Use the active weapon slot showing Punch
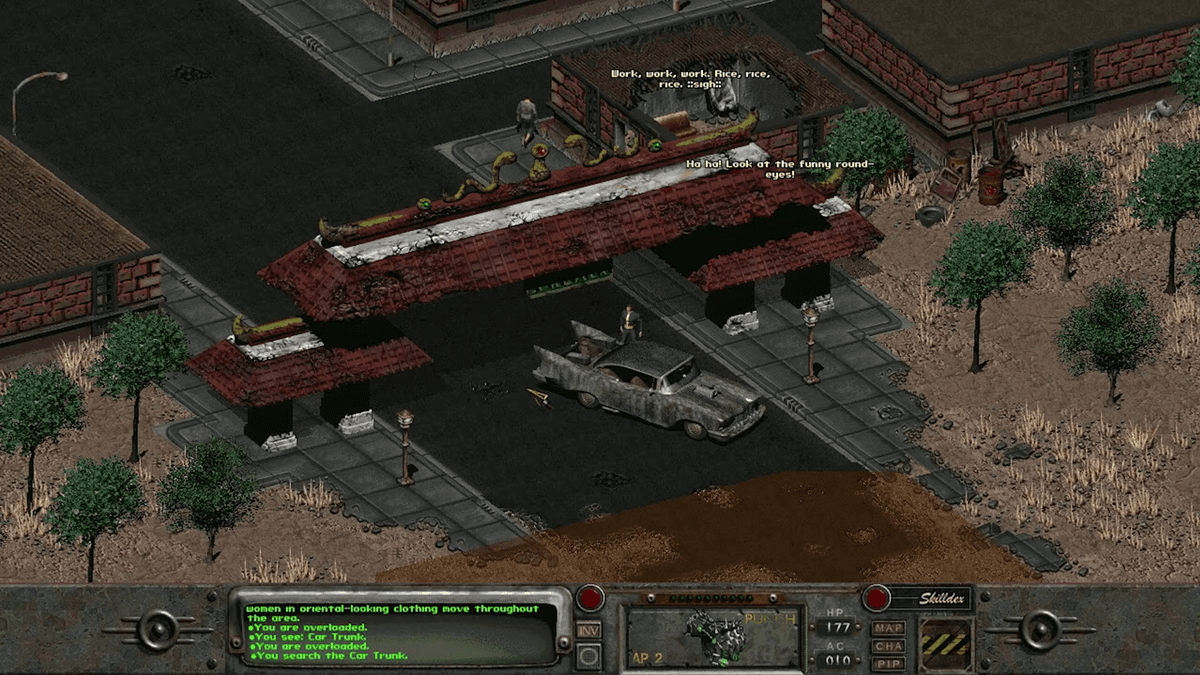1200x675 pixels. coord(714,637)
